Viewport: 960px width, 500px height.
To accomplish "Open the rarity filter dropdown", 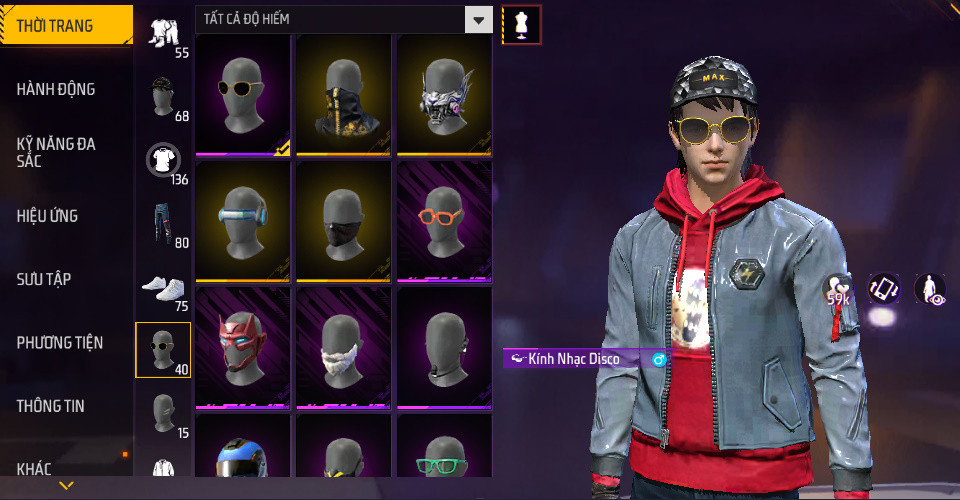I will click(x=480, y=19).
